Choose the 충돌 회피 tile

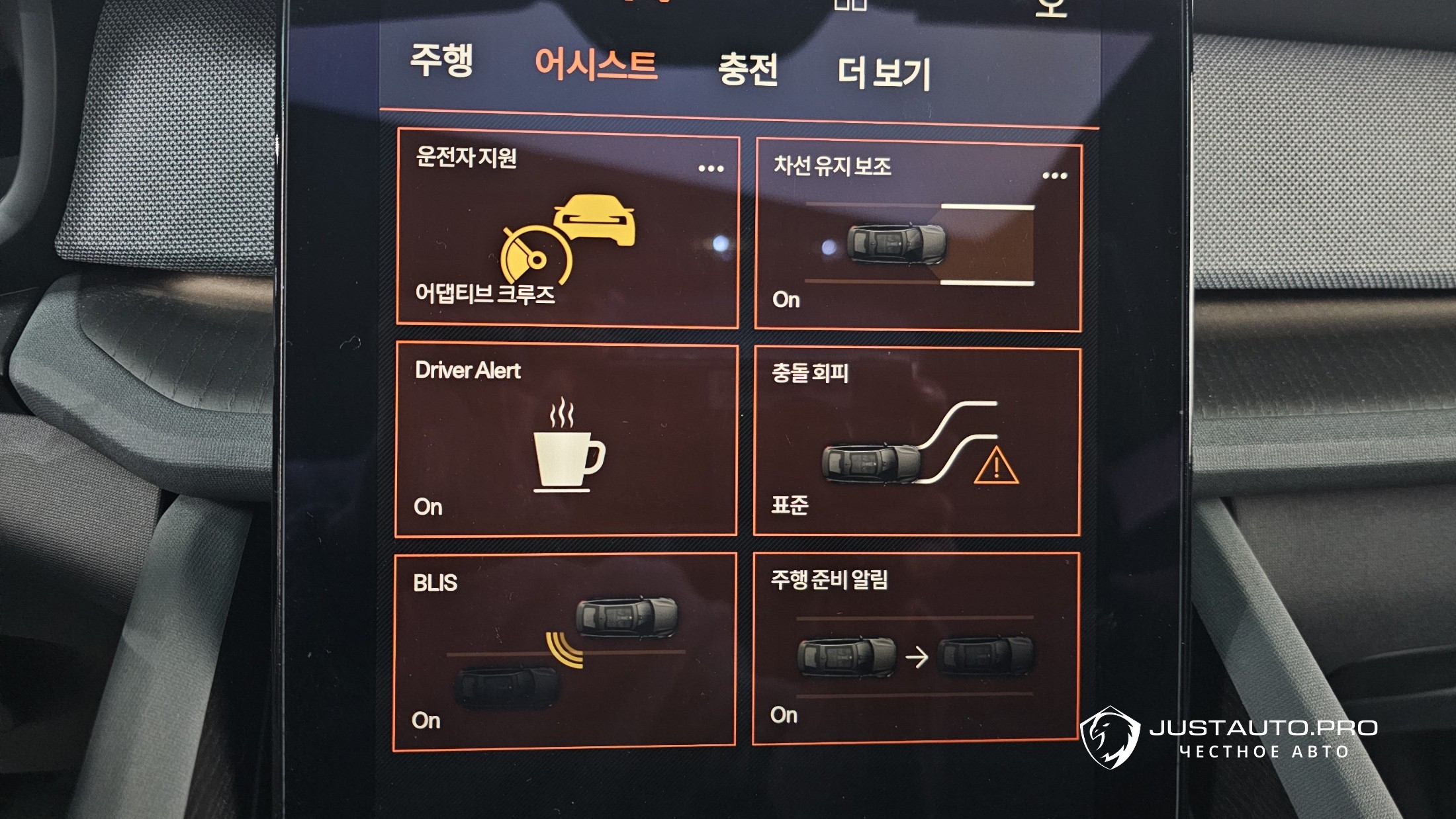917,442
